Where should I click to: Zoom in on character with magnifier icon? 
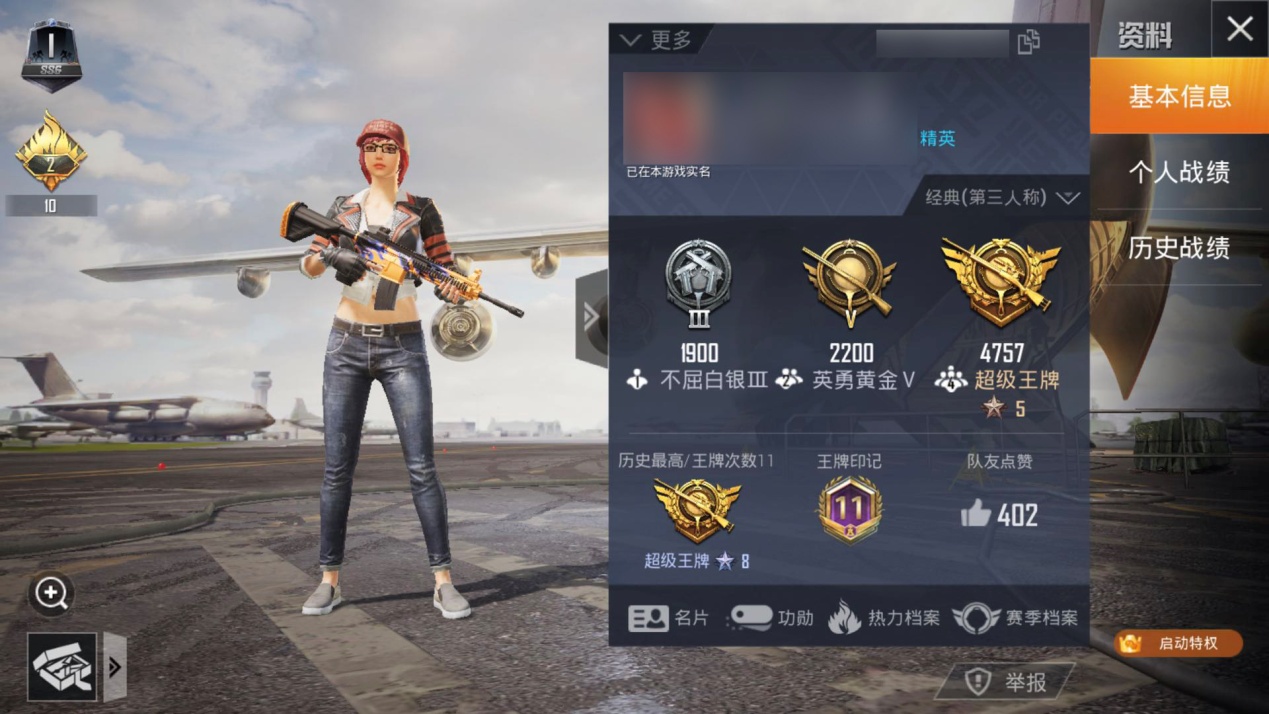coord(51,594)
